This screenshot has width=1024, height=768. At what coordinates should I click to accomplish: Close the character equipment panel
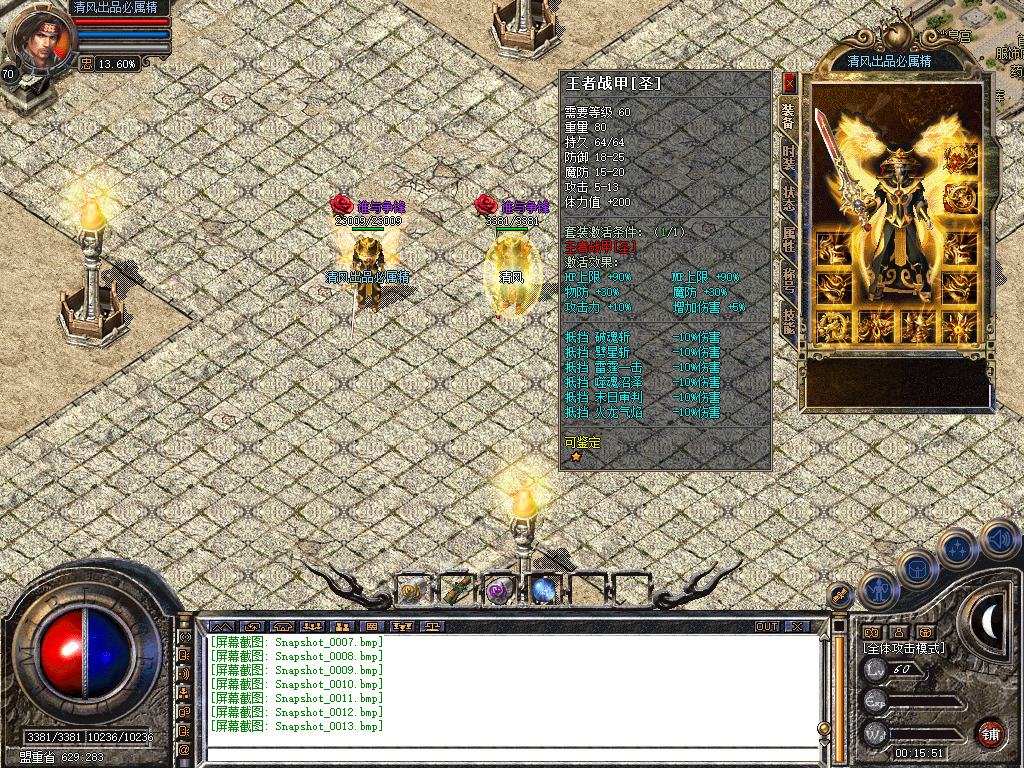[789, 83]
